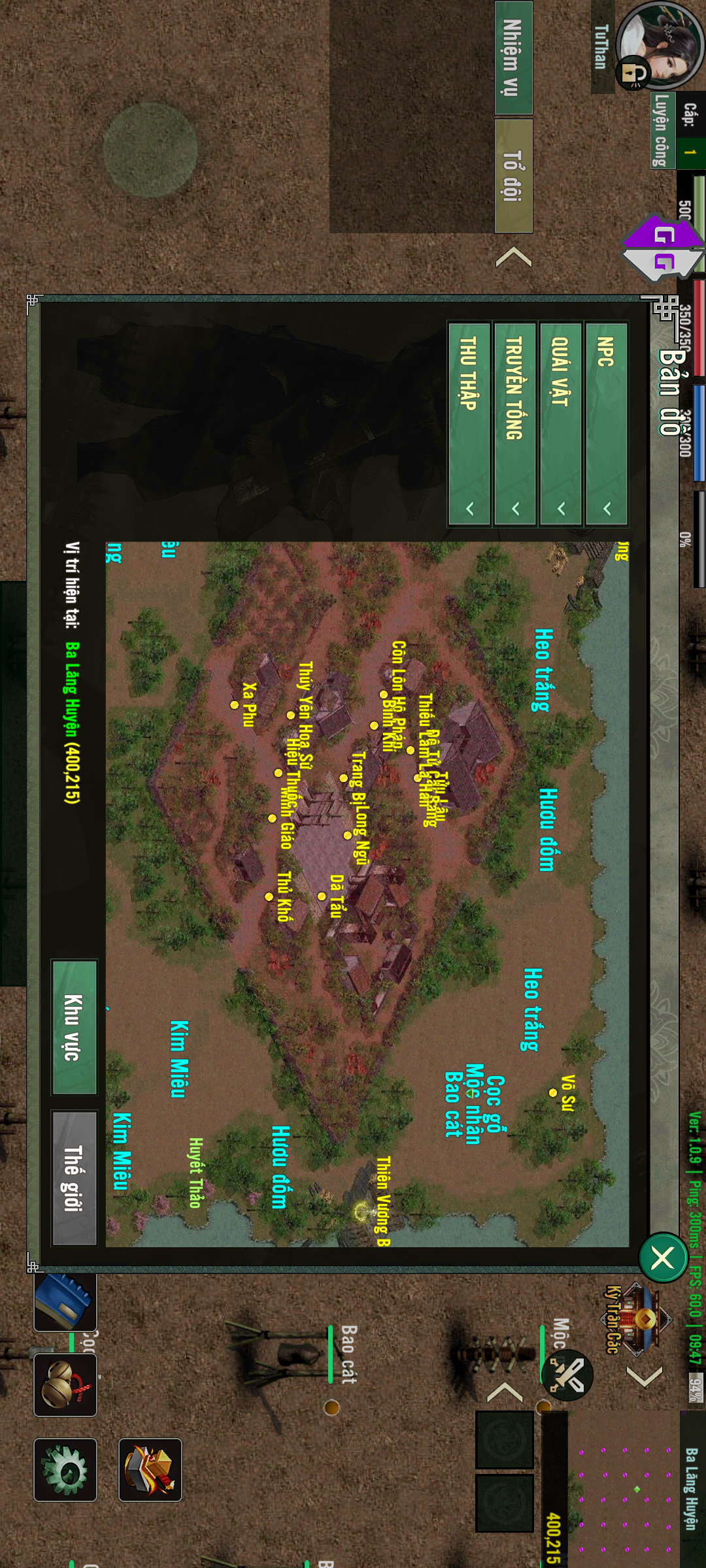The width and height of the screenshot is (706, 1568).
Task: Switch to the Thế giới world map
Action: [x=75, y=1177]
